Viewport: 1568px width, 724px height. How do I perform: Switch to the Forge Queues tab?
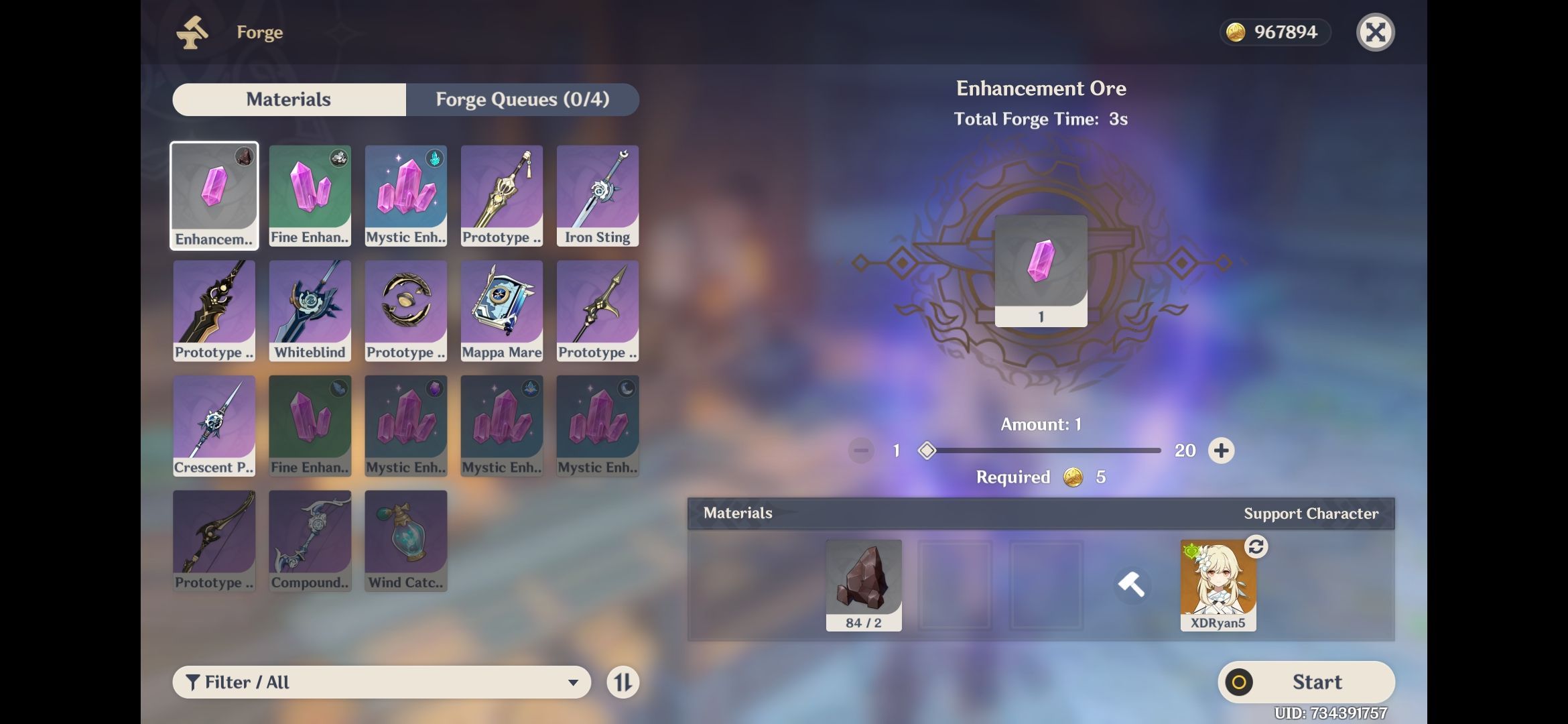[x=523, y=99]
